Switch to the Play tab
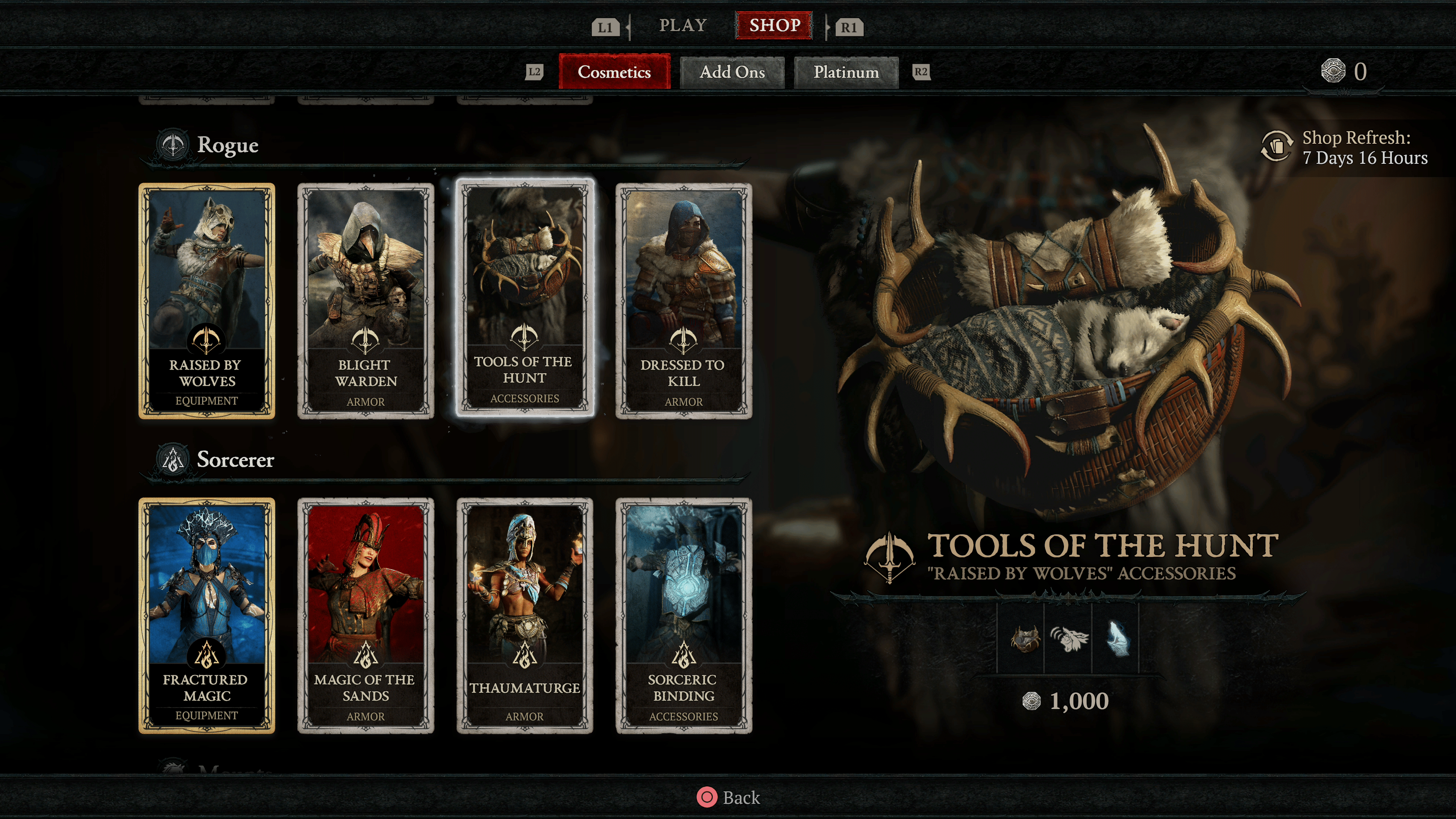 click(683, 25)
